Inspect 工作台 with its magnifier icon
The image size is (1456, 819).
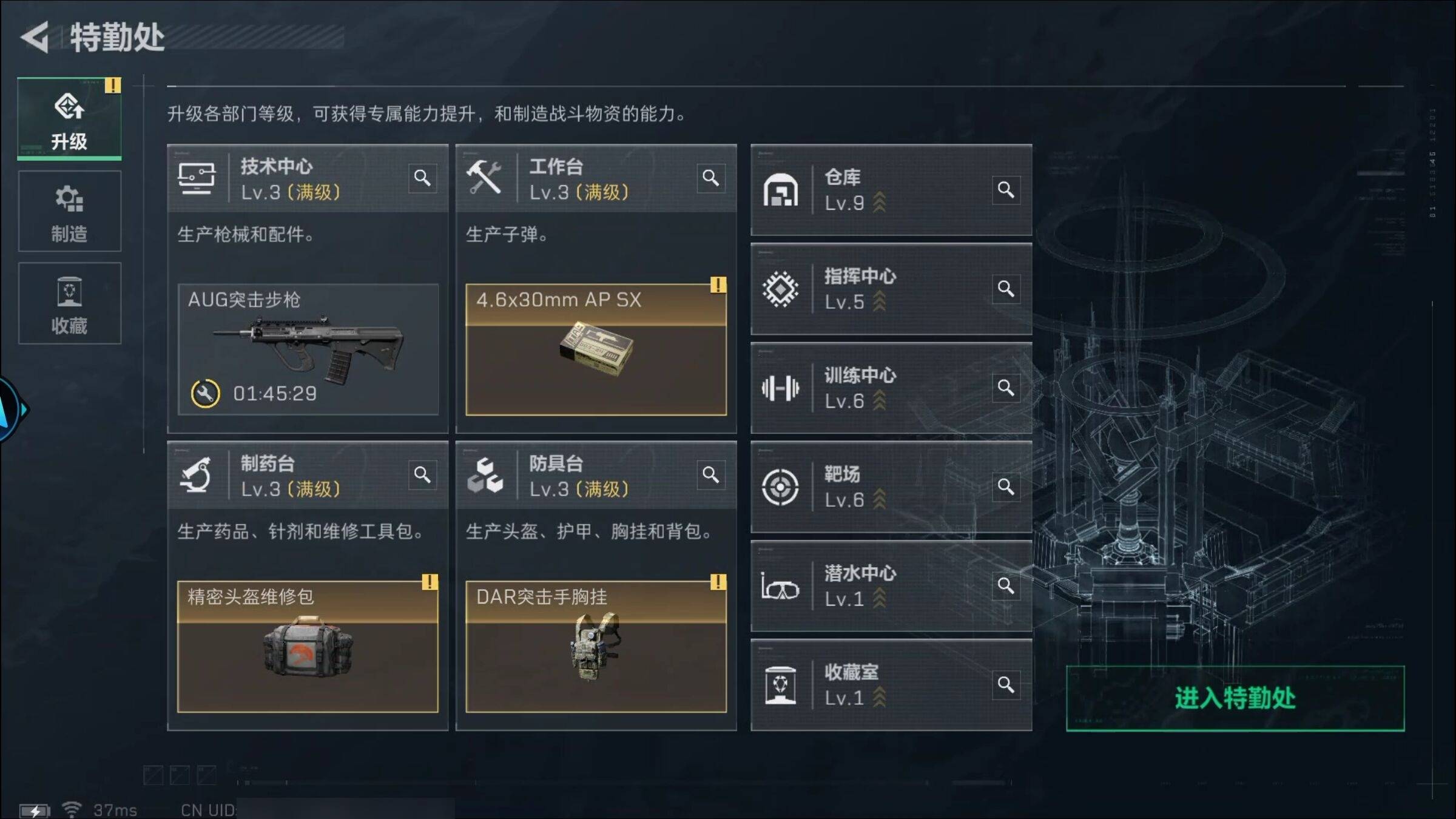710,178
